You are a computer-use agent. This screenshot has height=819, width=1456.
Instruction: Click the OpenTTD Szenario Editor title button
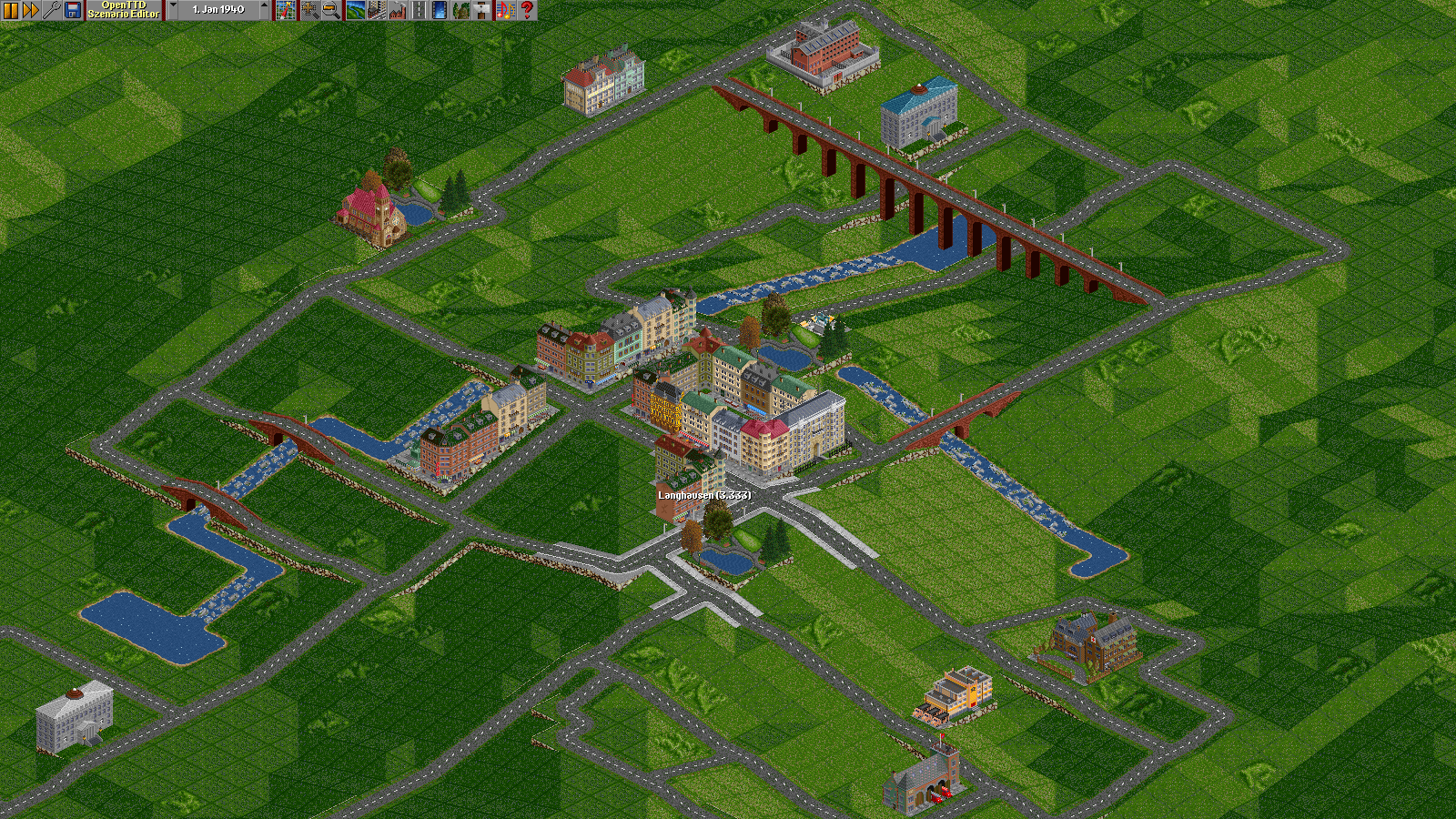(124, 10)
